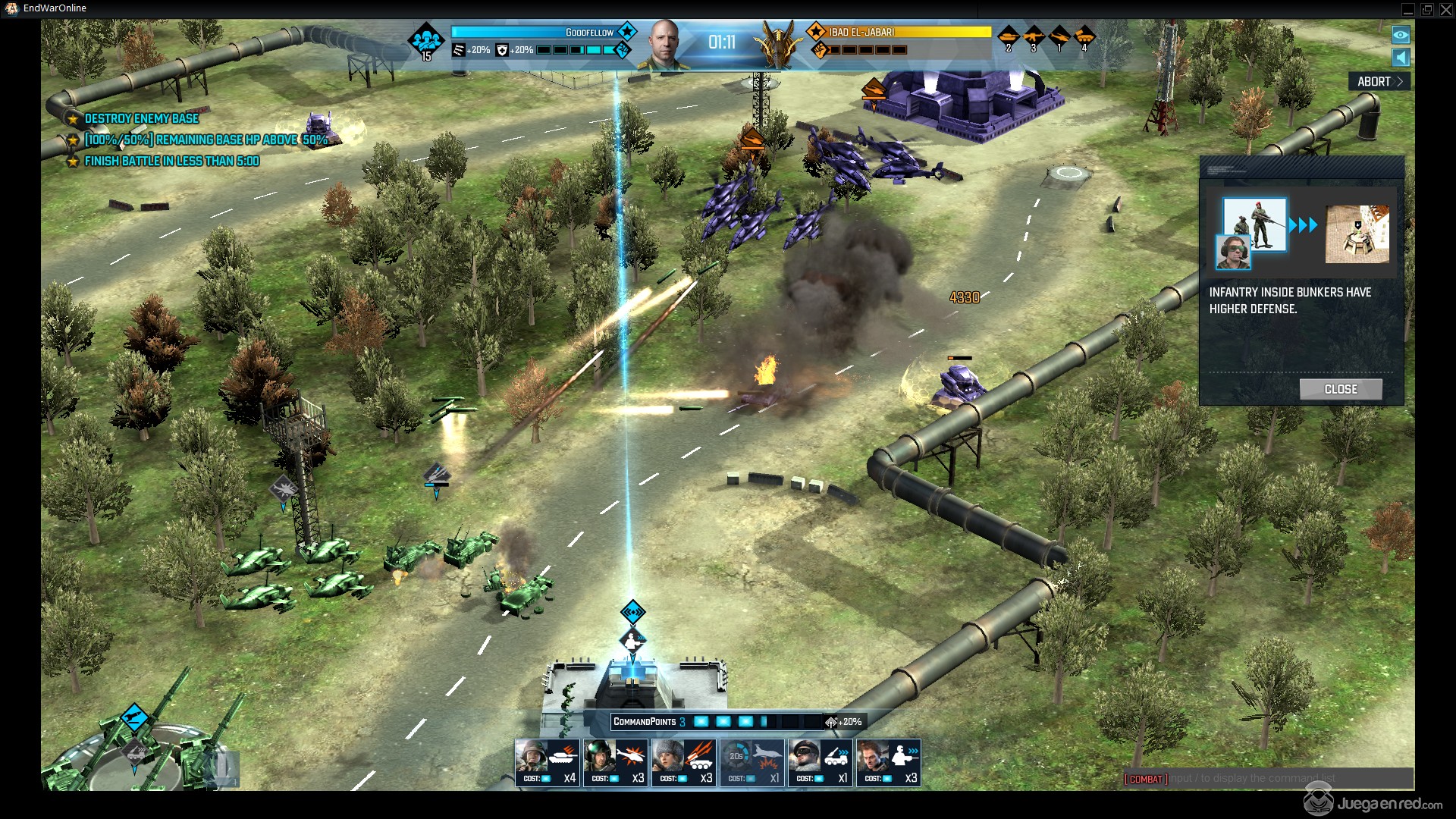
Task: Deploy the infantry rifleman unit card
Action: click(888, 761)
